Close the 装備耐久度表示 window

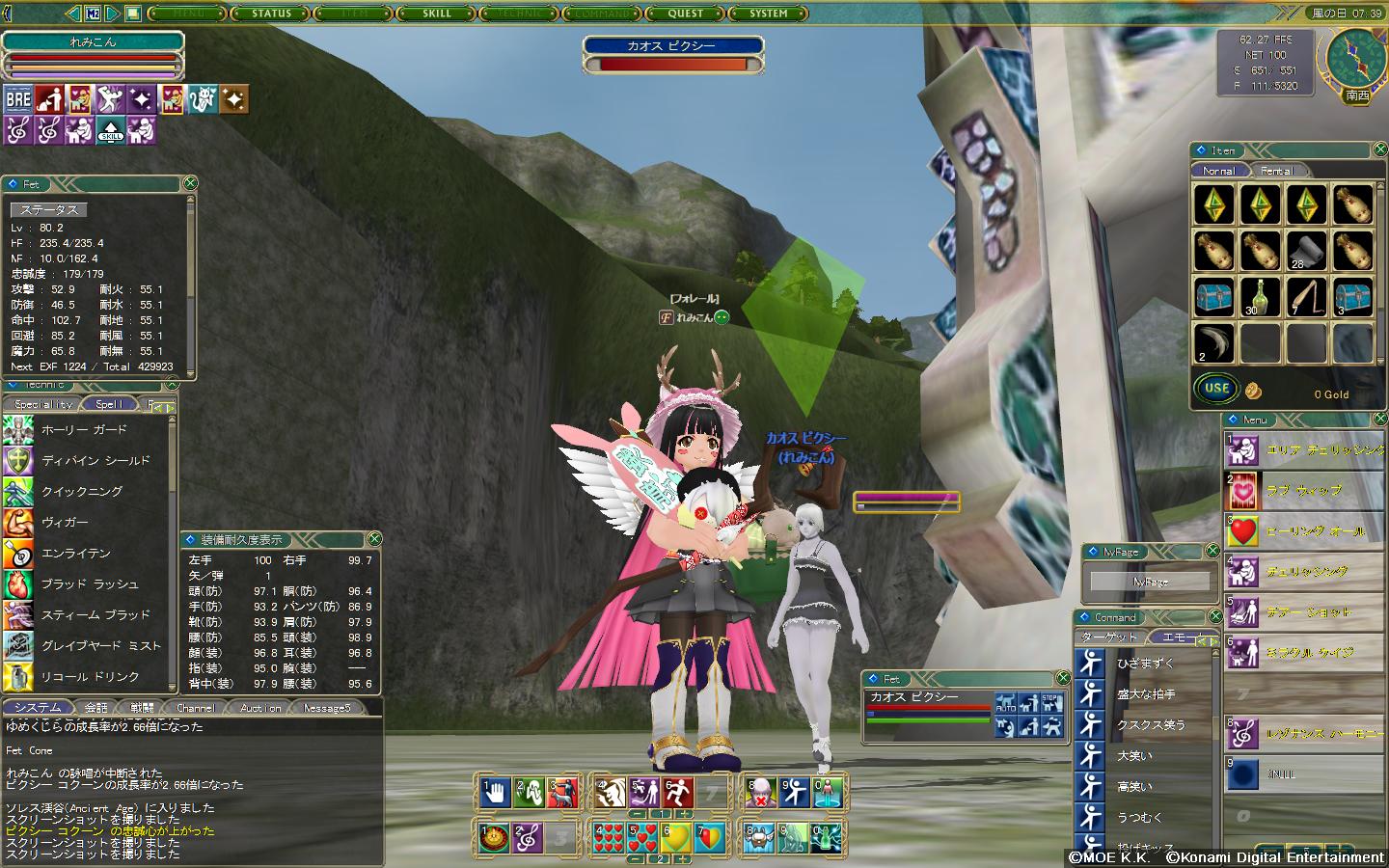tap(374, 539)
